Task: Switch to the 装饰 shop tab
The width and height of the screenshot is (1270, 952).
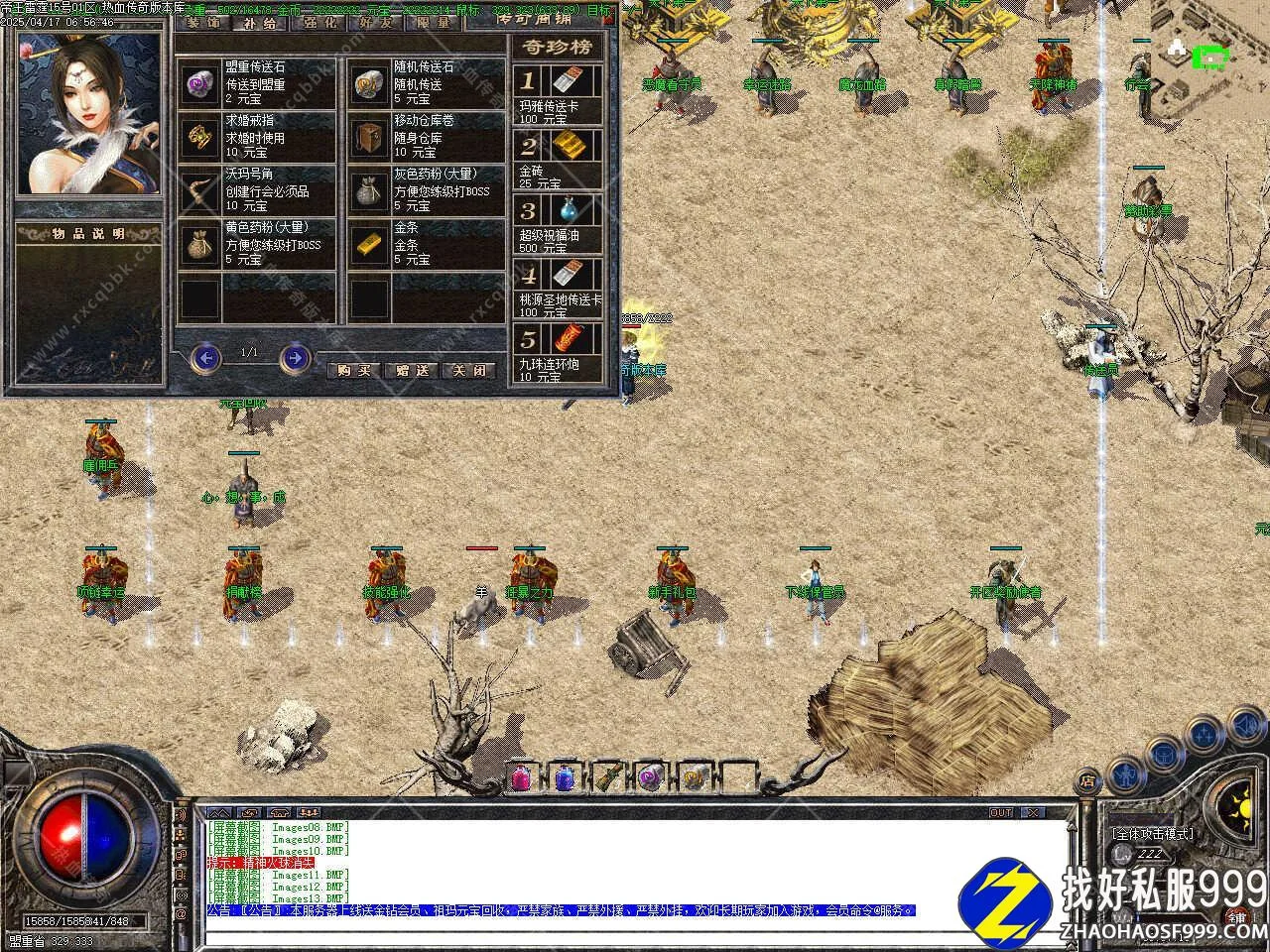Action: click(x=203, y=22)
